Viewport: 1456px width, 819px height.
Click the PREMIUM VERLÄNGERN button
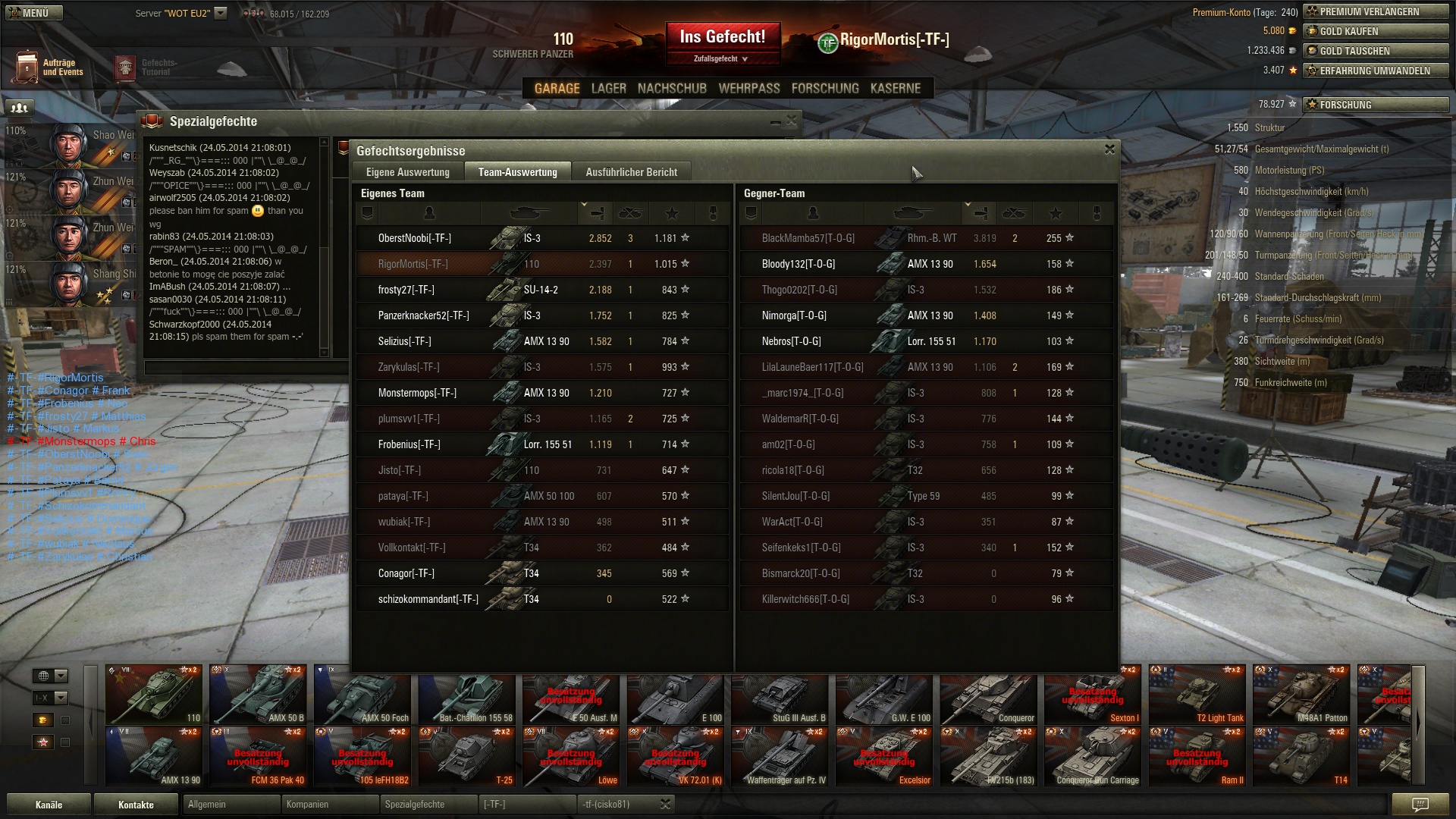(1376, 12)
